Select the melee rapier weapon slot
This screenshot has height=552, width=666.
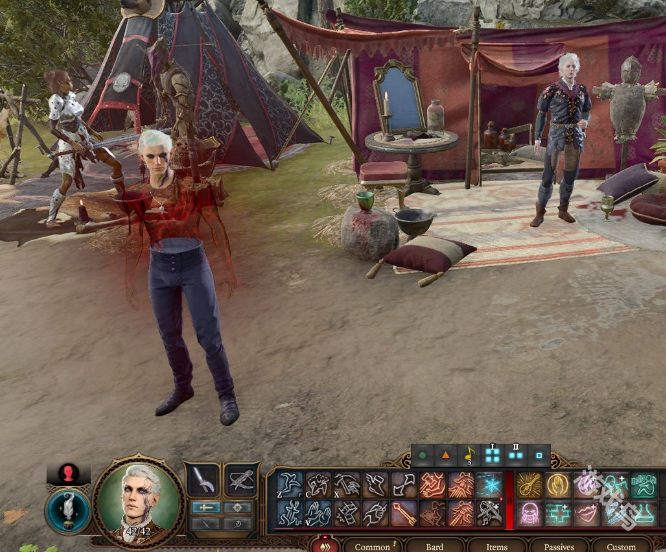click(x=205, y=480)
